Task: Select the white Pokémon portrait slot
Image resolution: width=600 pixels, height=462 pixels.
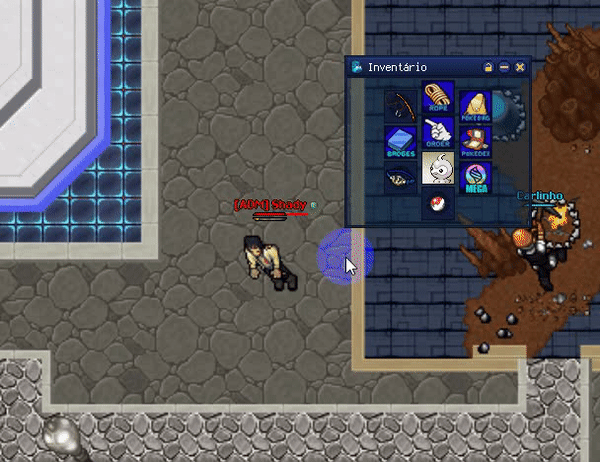Action: [x=438, y=169]
